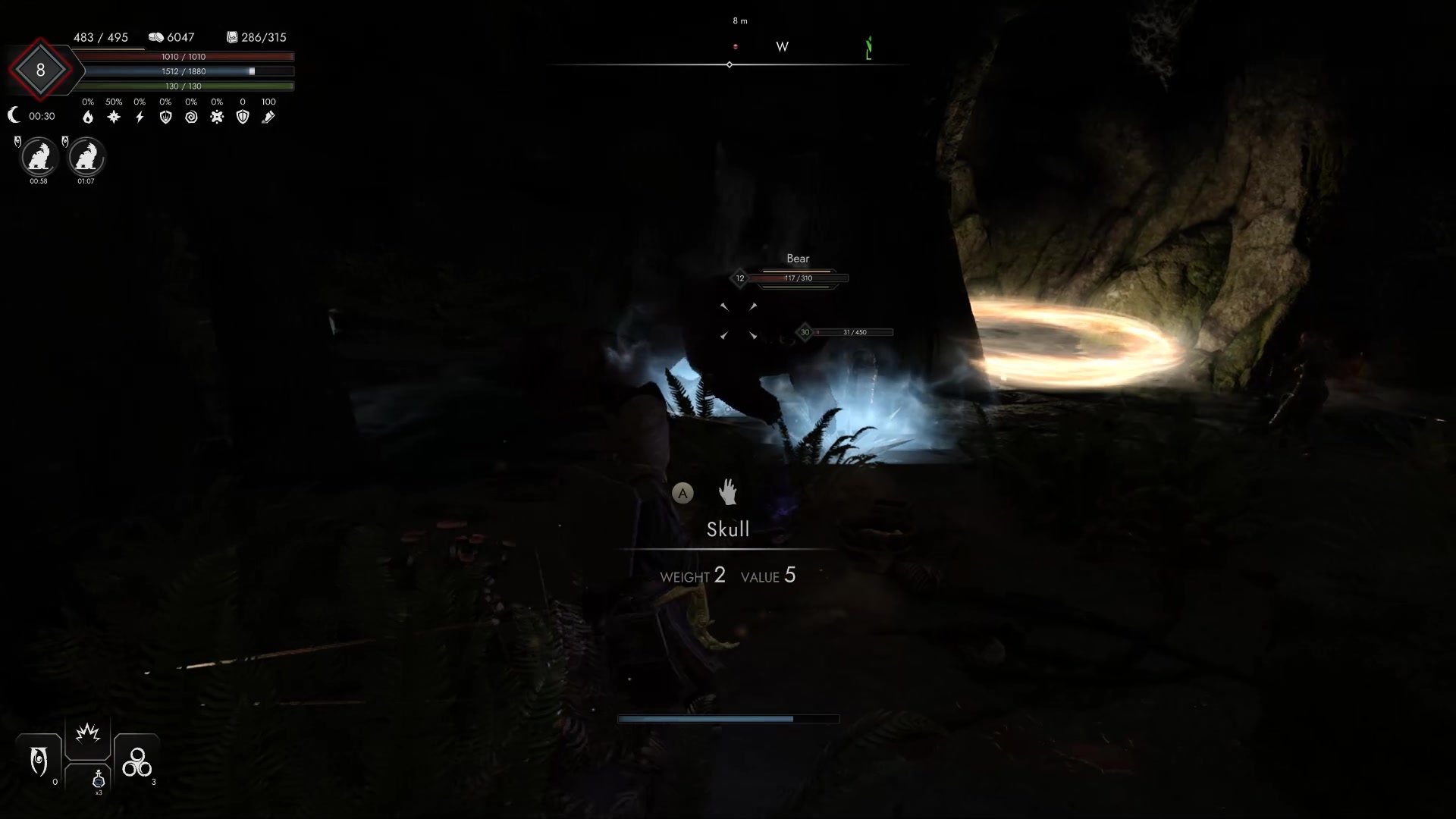Select the triple-ring trap quick-slot item
Viewport: 1456px width, 819px height.
pos(136,762)
